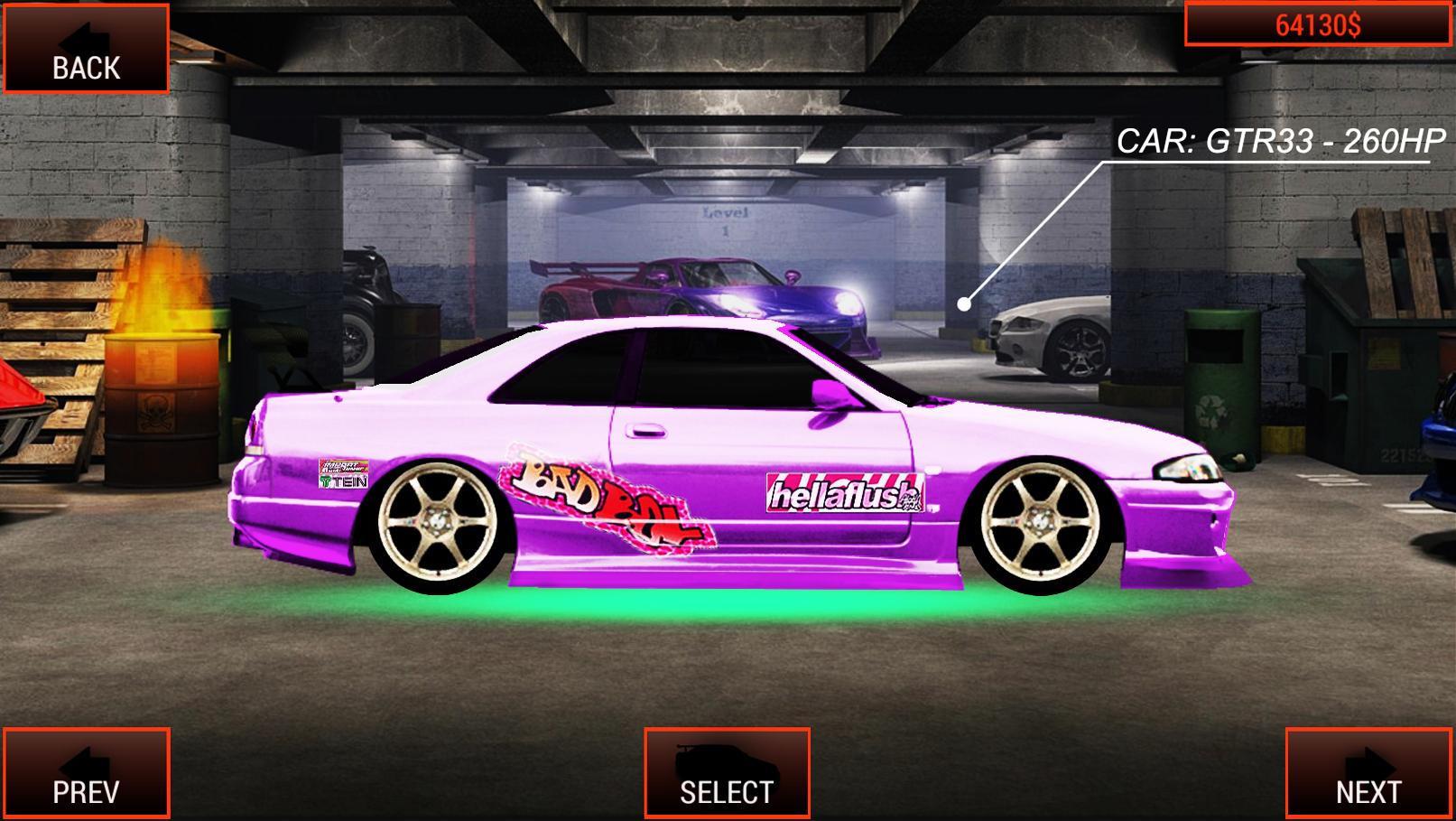Screen dimensions: 1456x821
Task: Expand the CAR: GTR33 - 260HP info label
Action: [x=1282, y=142]
